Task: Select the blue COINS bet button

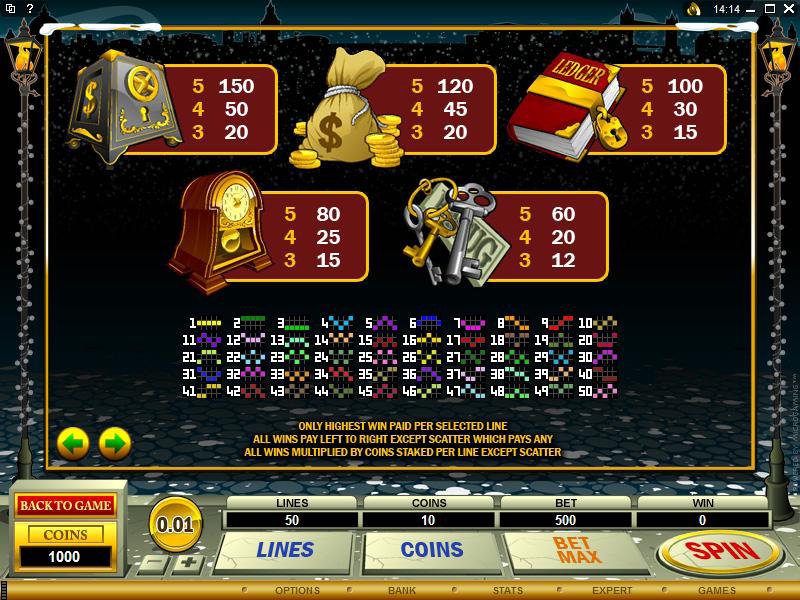Action: coord(432,550)
